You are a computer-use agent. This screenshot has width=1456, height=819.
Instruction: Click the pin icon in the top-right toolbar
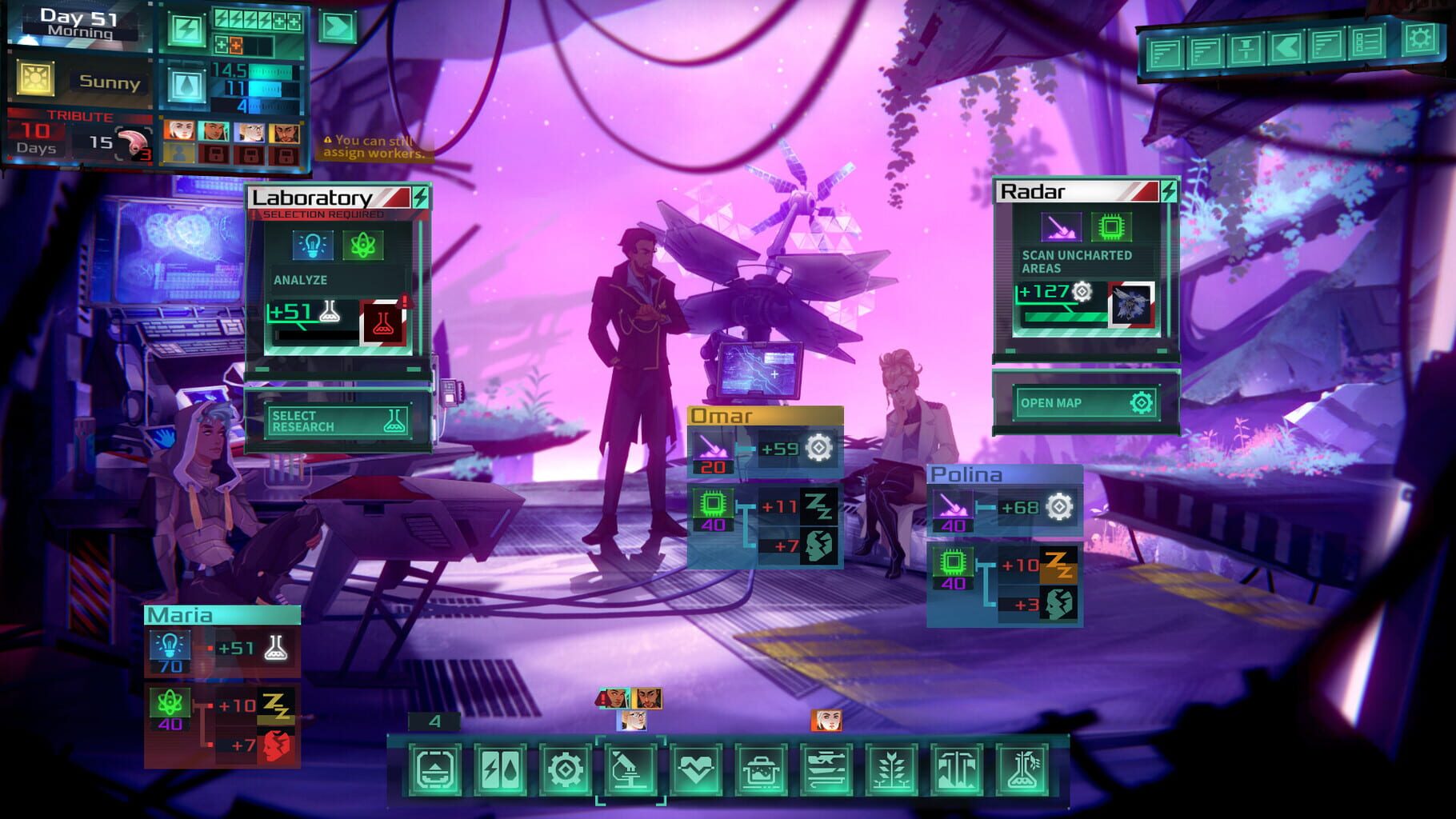click(x=1246, y=50)
